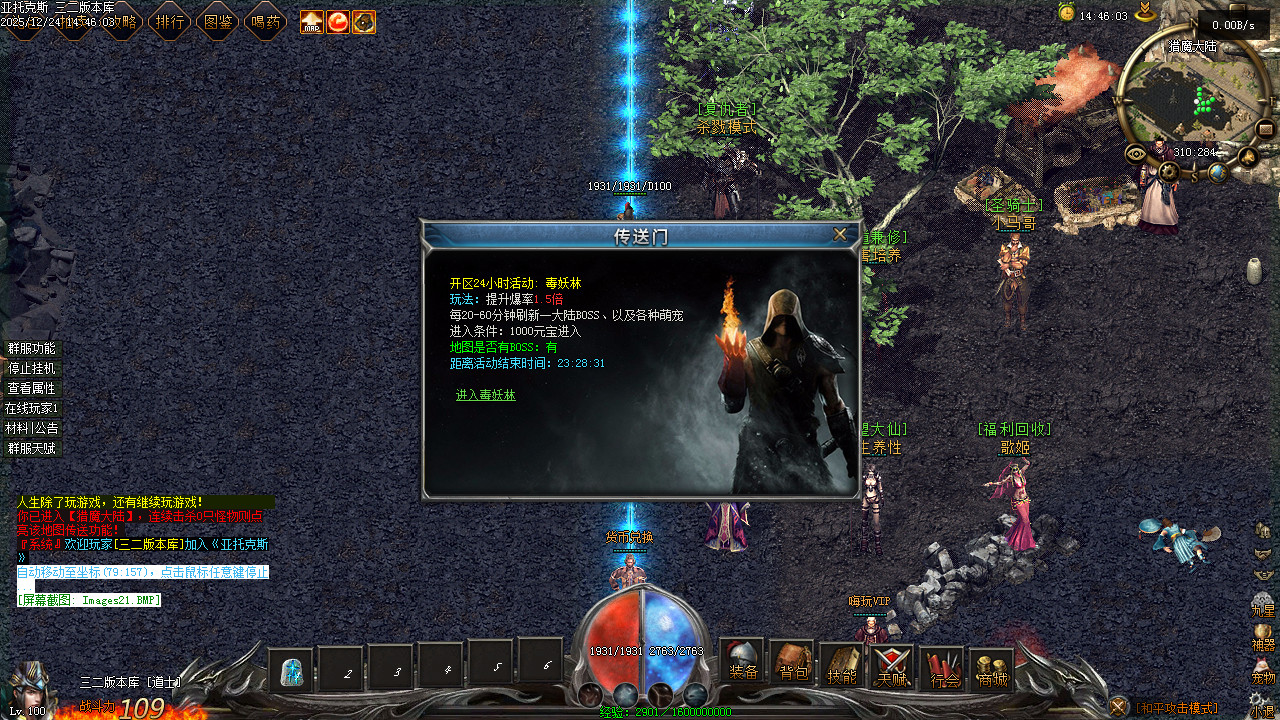Show the 技能 skills book
The image size is (1280, 720).
[x=842, y=666]
